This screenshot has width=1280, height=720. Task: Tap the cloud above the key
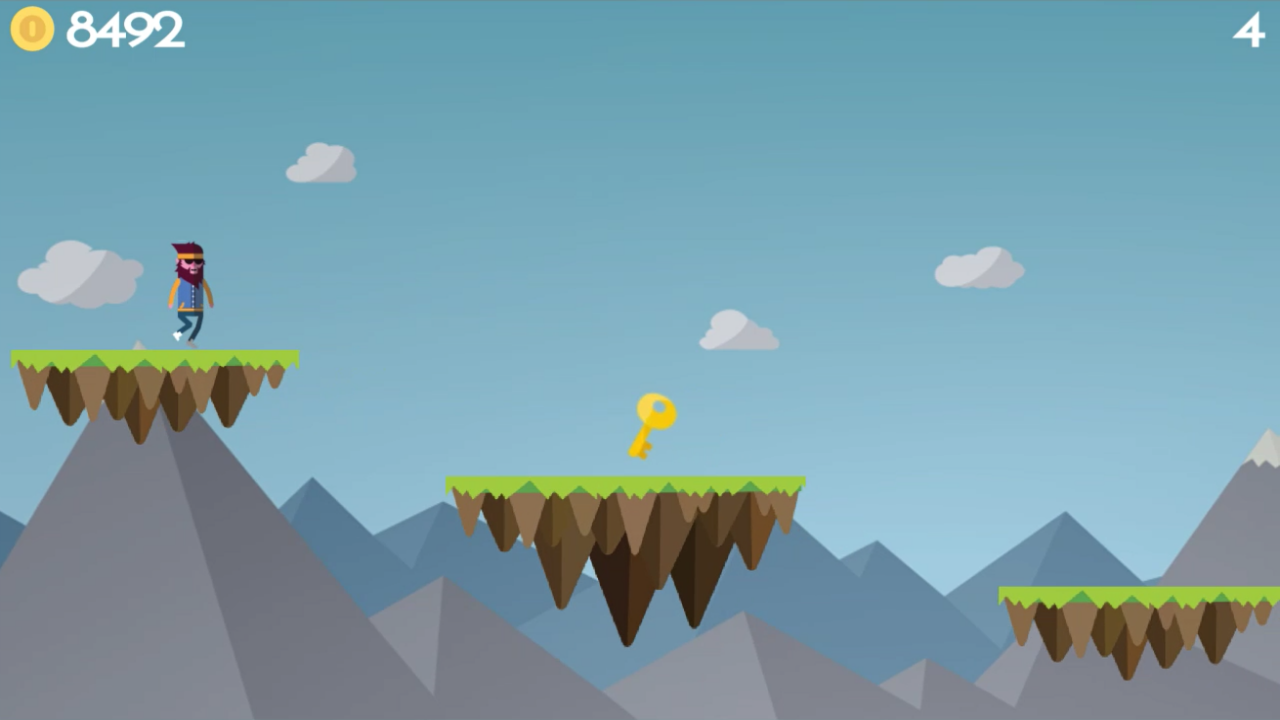coord(740,330)
